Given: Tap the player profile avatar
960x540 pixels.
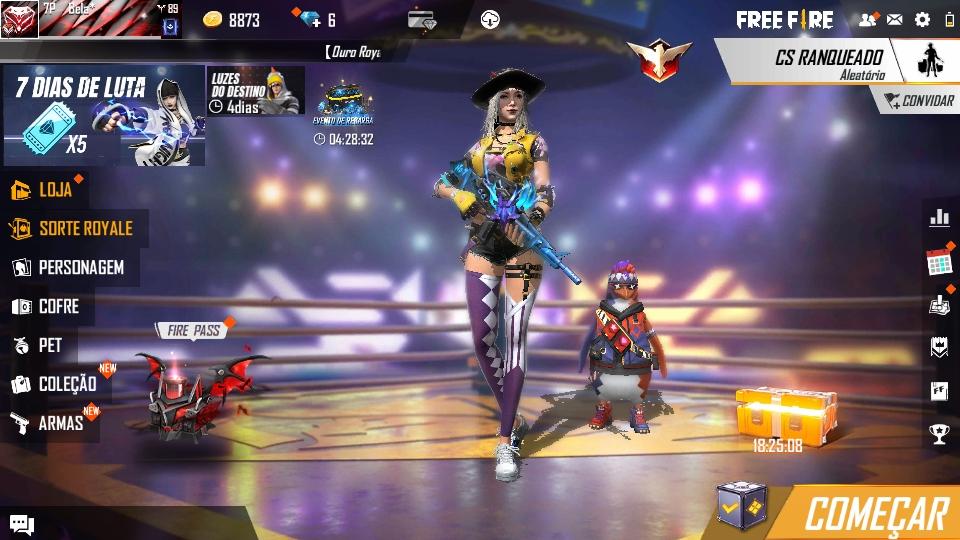Looking at the screenshot, I should [19, 19].
